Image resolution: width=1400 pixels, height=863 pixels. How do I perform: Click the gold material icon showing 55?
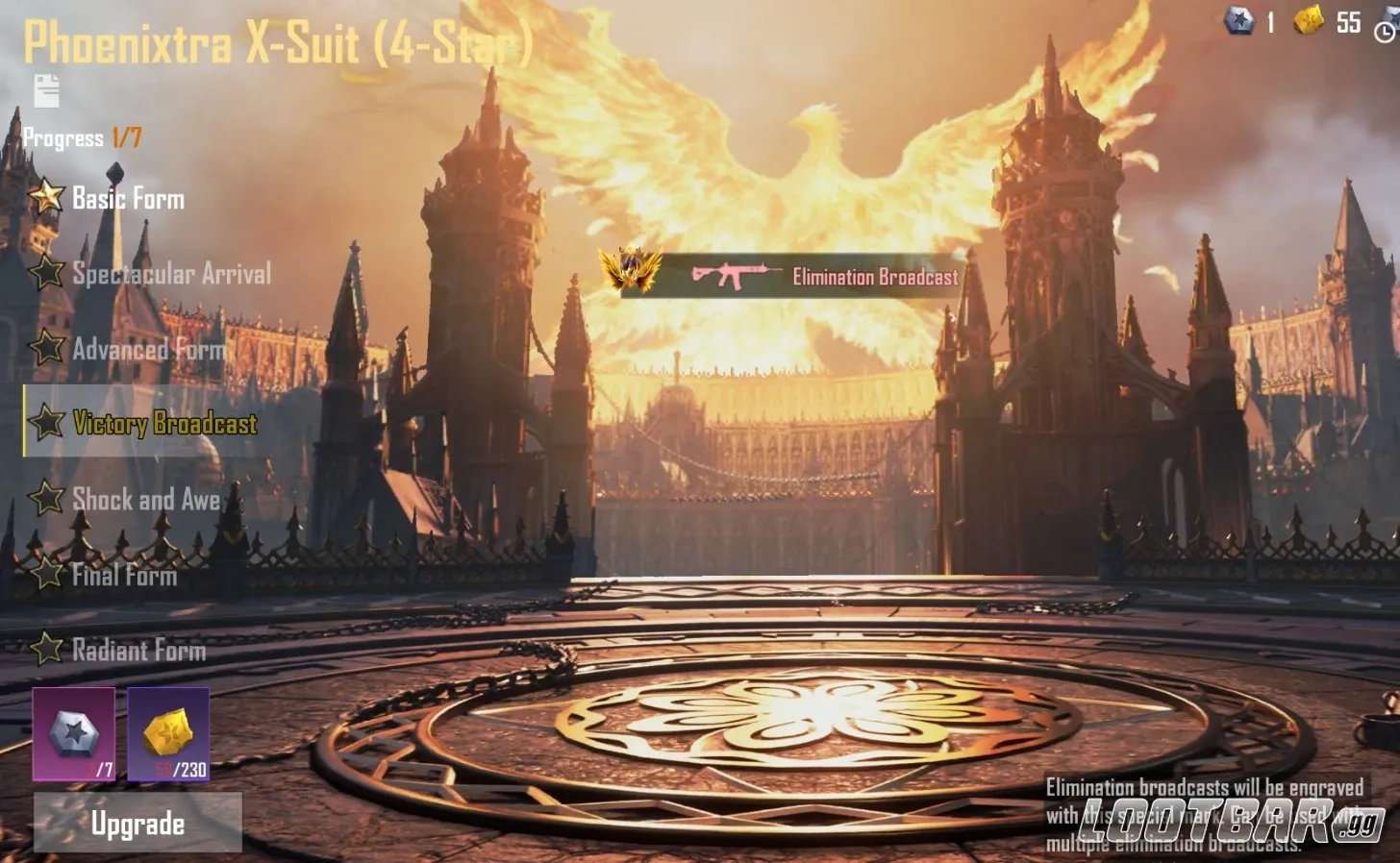[x=1310, y=21]
